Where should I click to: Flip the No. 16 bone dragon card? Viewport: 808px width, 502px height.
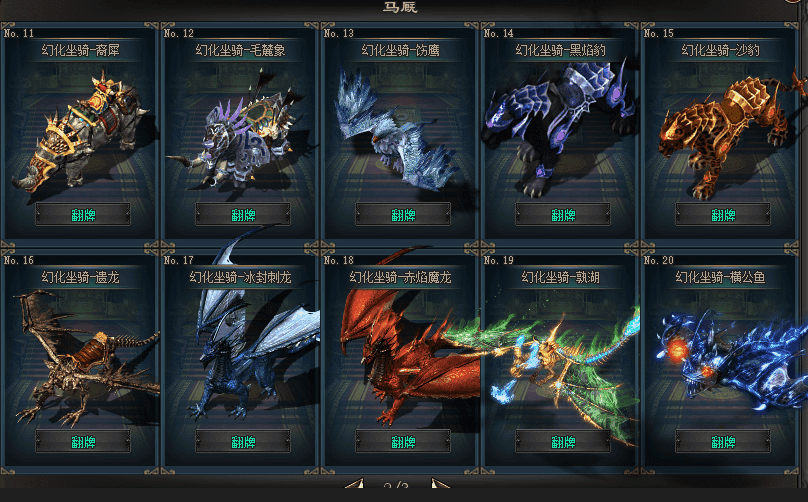[x=83, y=442]
